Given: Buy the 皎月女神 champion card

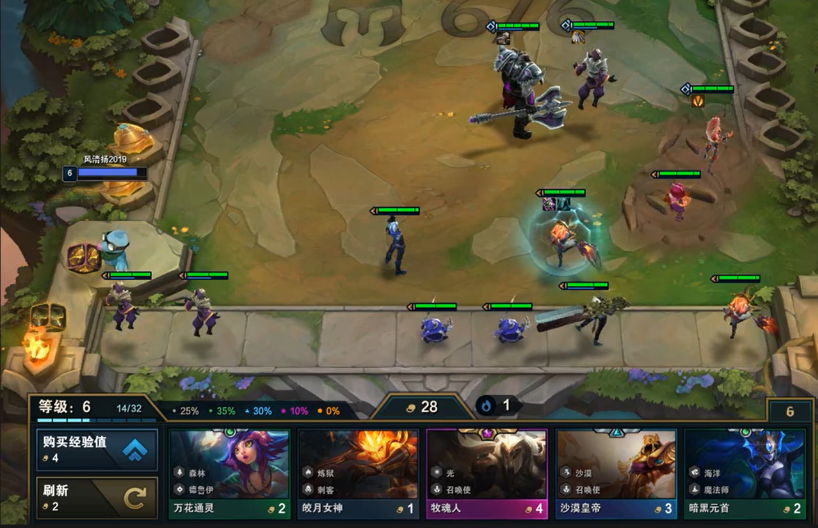Looking at the screenshot, I should [358, 474].
